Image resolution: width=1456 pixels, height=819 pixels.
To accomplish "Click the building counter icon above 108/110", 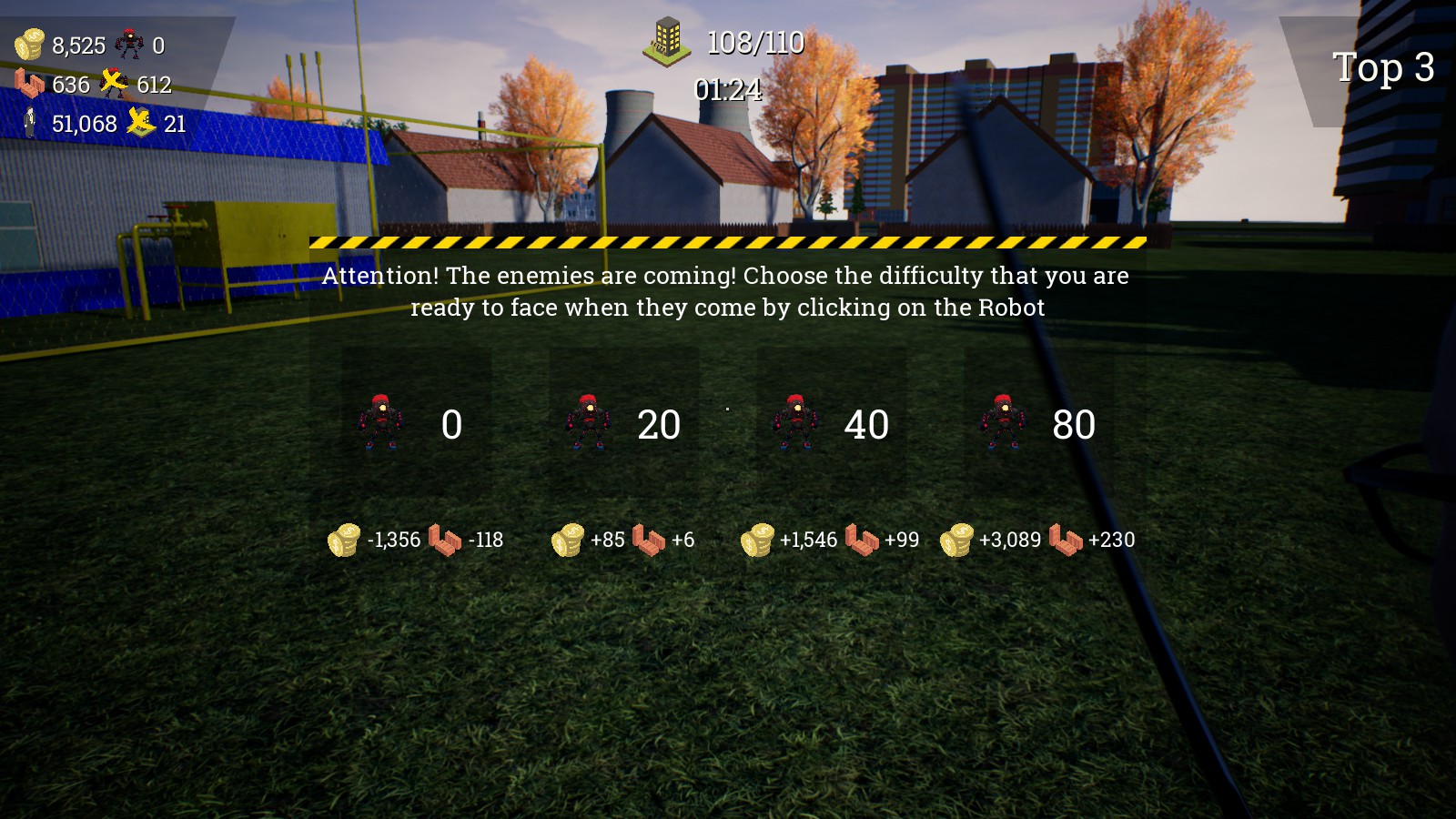I will 667,41.
